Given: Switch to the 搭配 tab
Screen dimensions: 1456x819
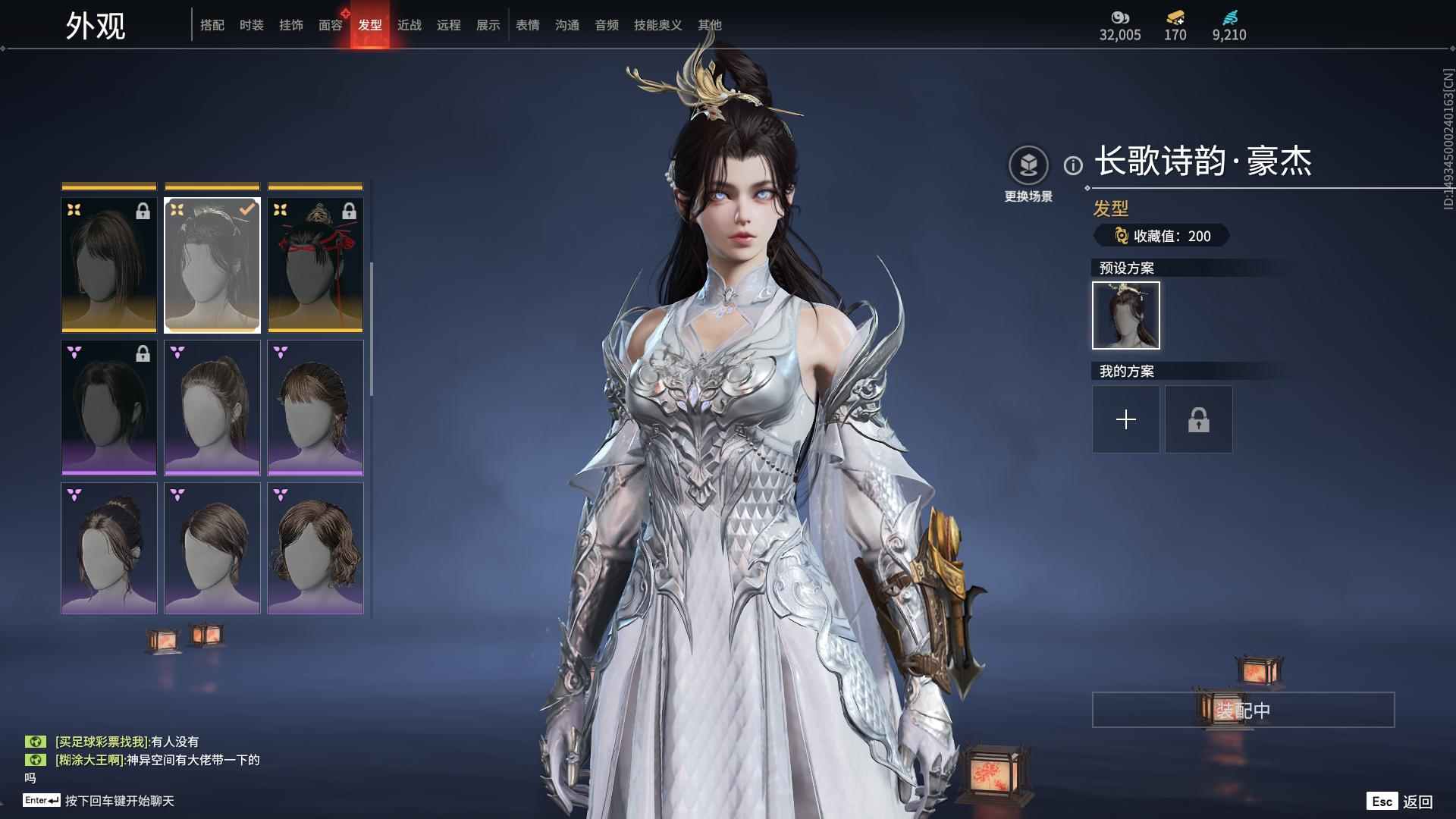Looking at the screenshot, I should (212, 25).
